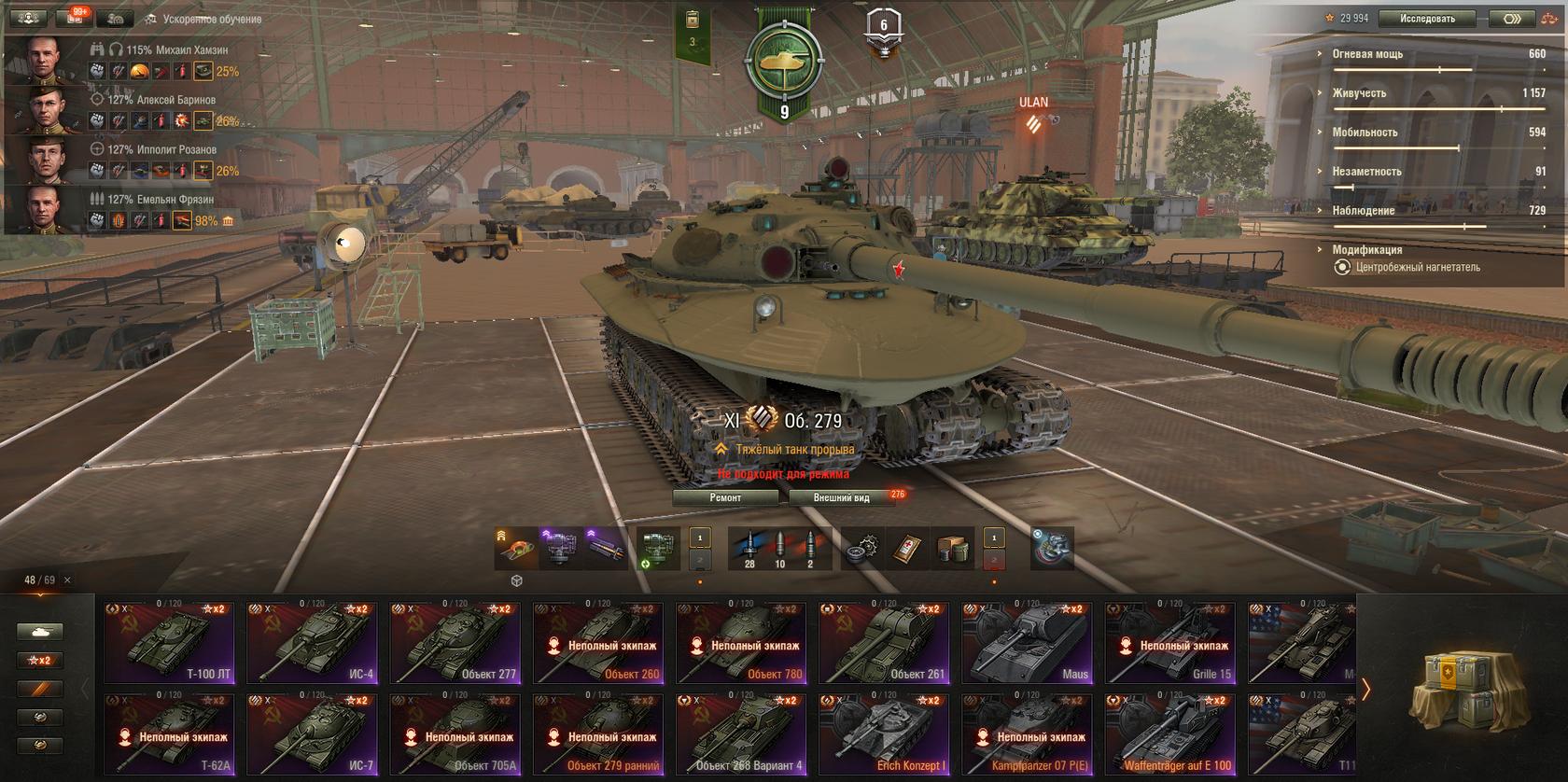Screen dimensions: 1568x782
Task: Pick the Объект 277 tank card
Action: click(455, 644)
